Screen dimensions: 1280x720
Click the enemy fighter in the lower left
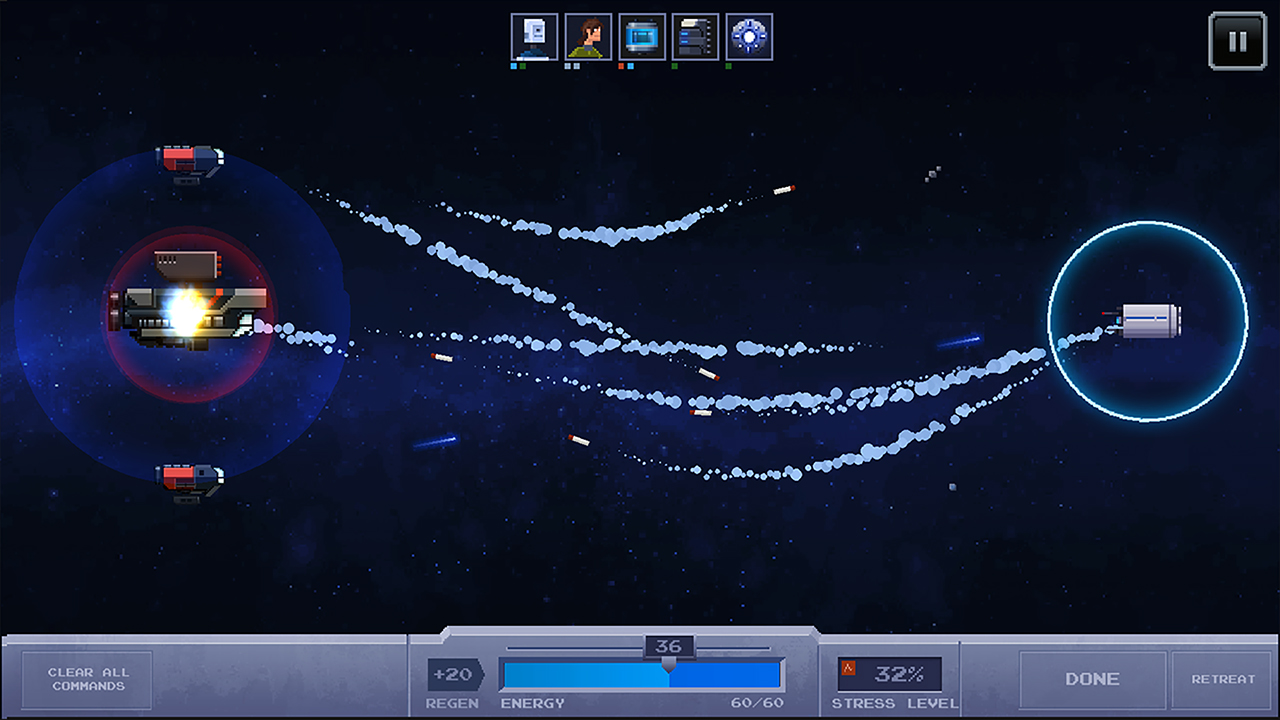coord(190,477)
